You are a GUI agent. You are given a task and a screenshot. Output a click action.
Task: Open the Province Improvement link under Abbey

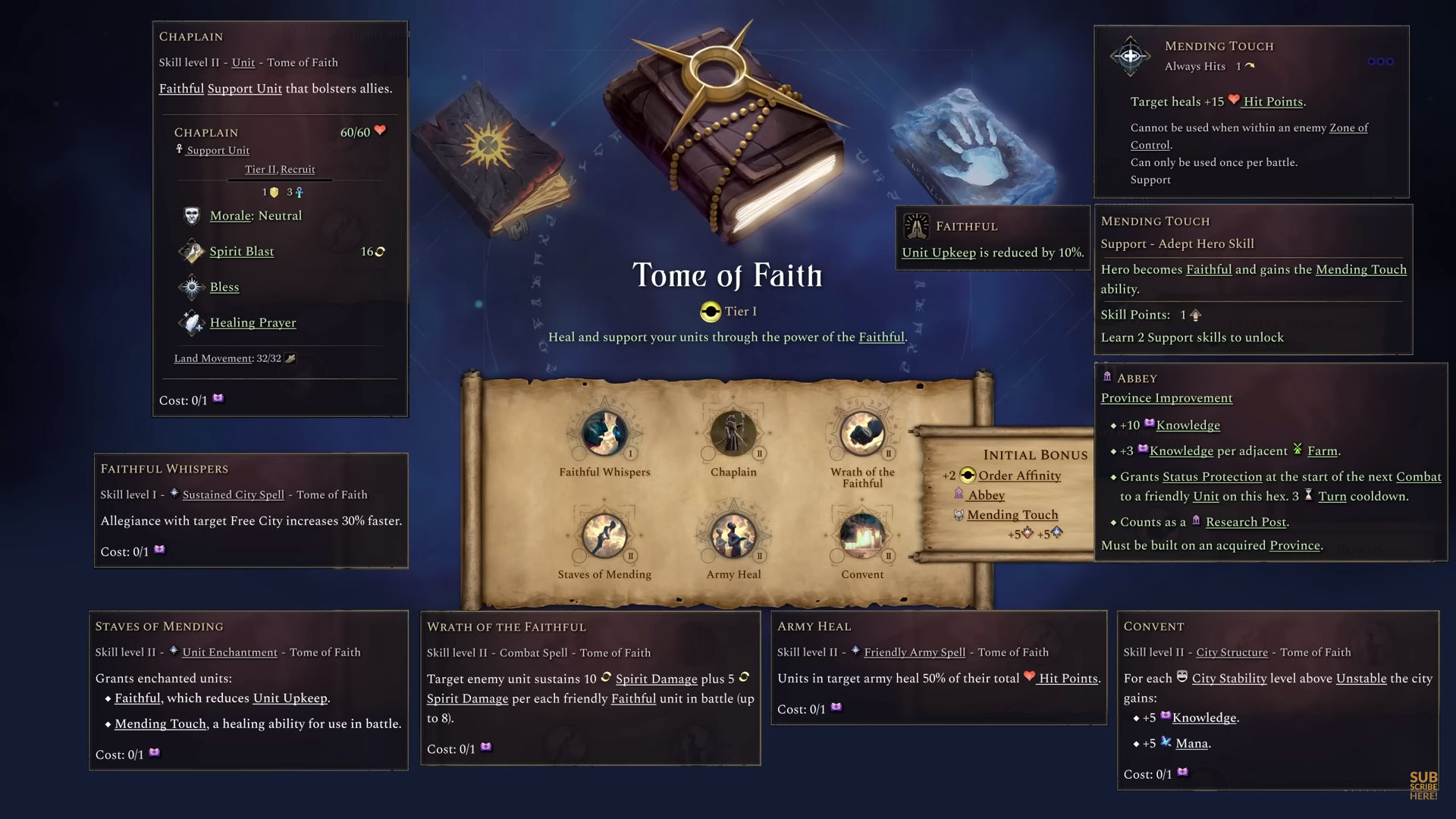tap(1167, 397)
